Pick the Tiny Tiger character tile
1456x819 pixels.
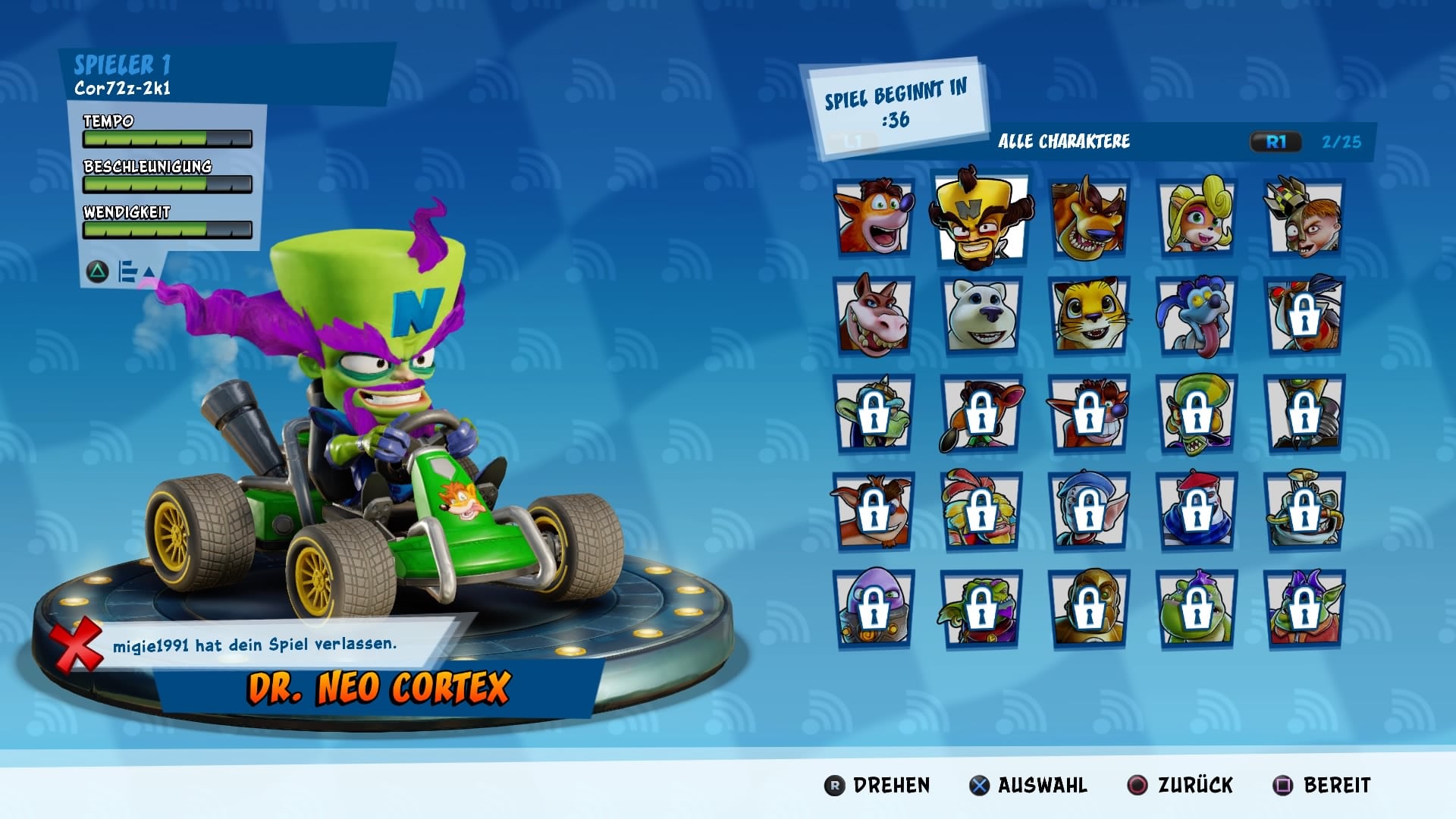pos(1088,217)
